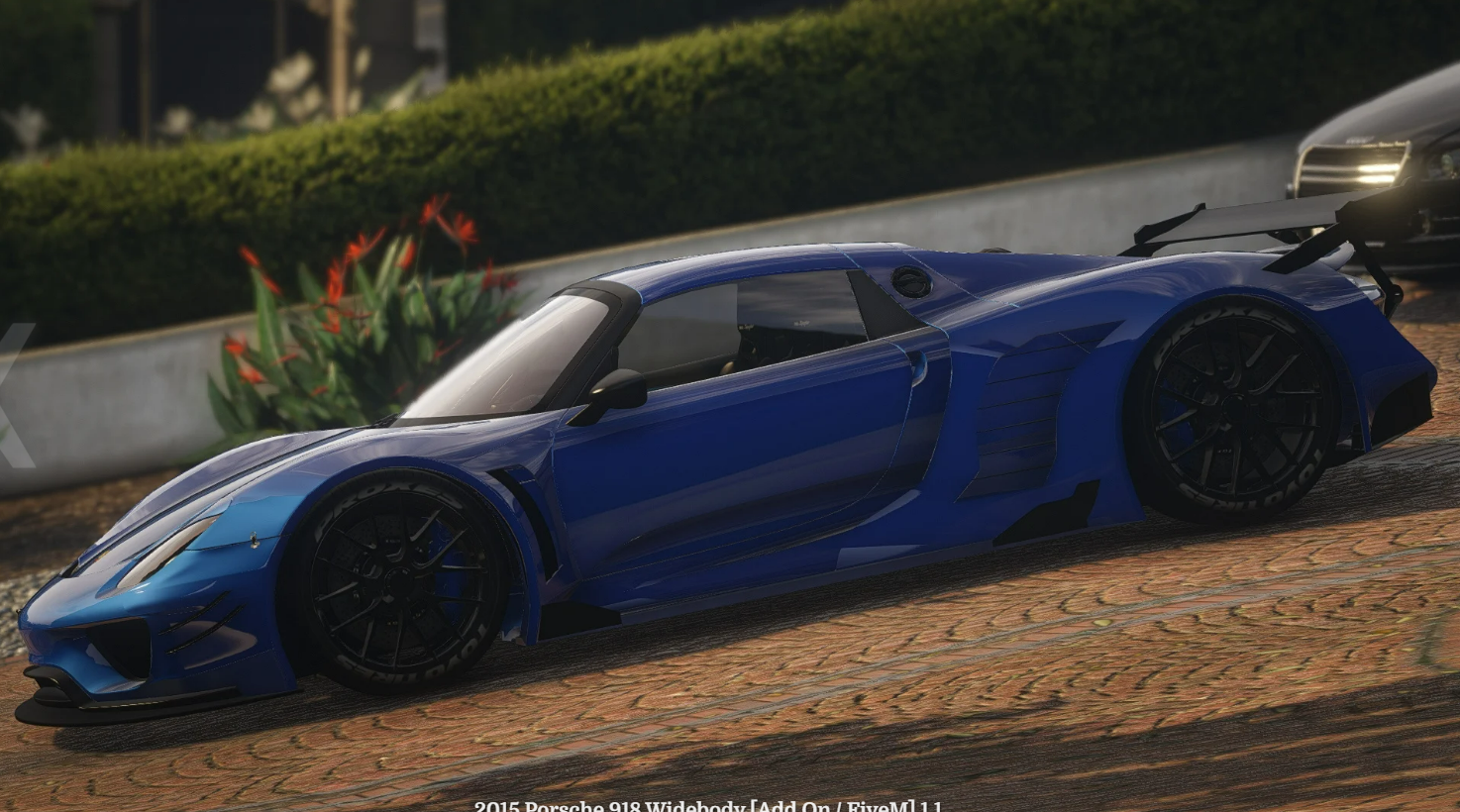The height and width of the screenshot is (812, 1460).
Task: Go to the previous gallery image
Action: pos(14,394)
